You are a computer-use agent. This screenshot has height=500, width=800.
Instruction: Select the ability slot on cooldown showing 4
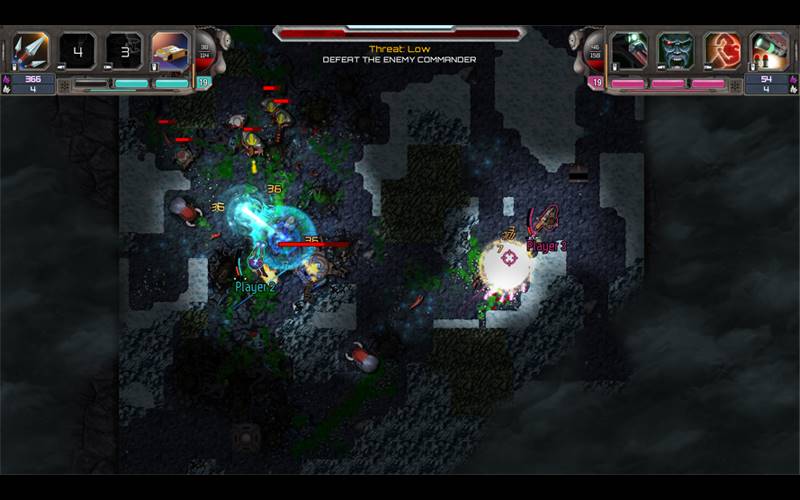click(77, 50)
